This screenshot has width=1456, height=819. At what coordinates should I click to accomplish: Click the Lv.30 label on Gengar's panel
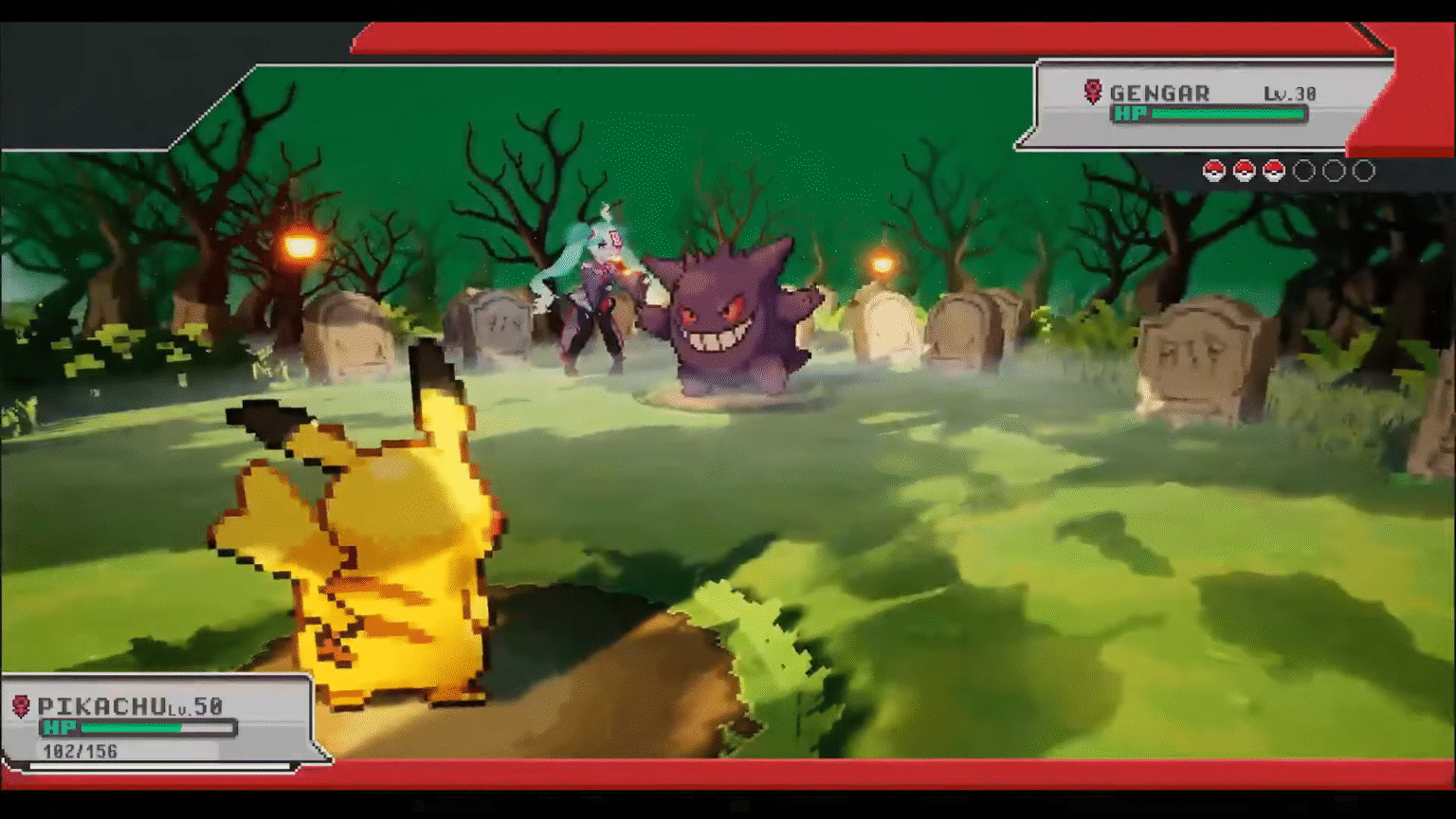[1289, 92]
